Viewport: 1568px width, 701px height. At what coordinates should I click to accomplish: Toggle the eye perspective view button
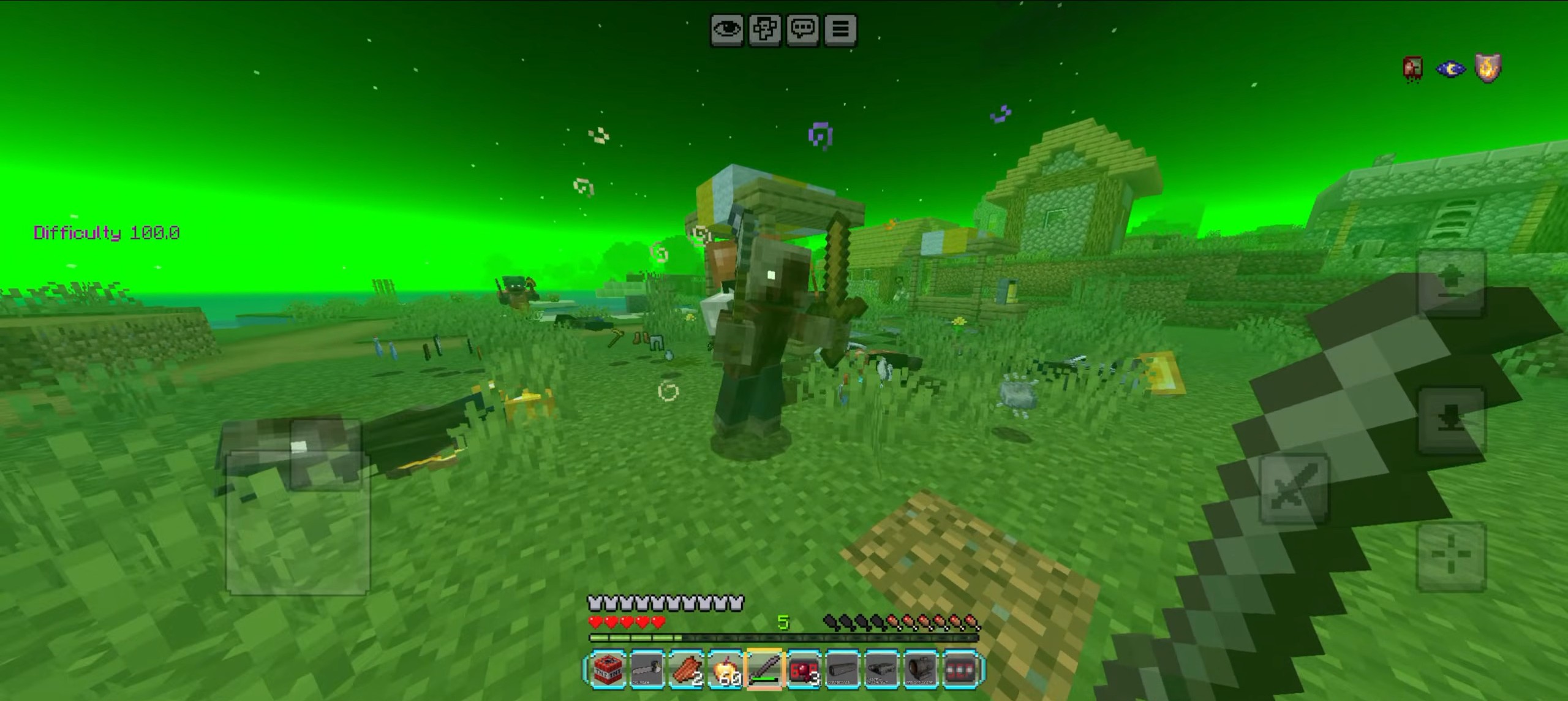(727, 29)
